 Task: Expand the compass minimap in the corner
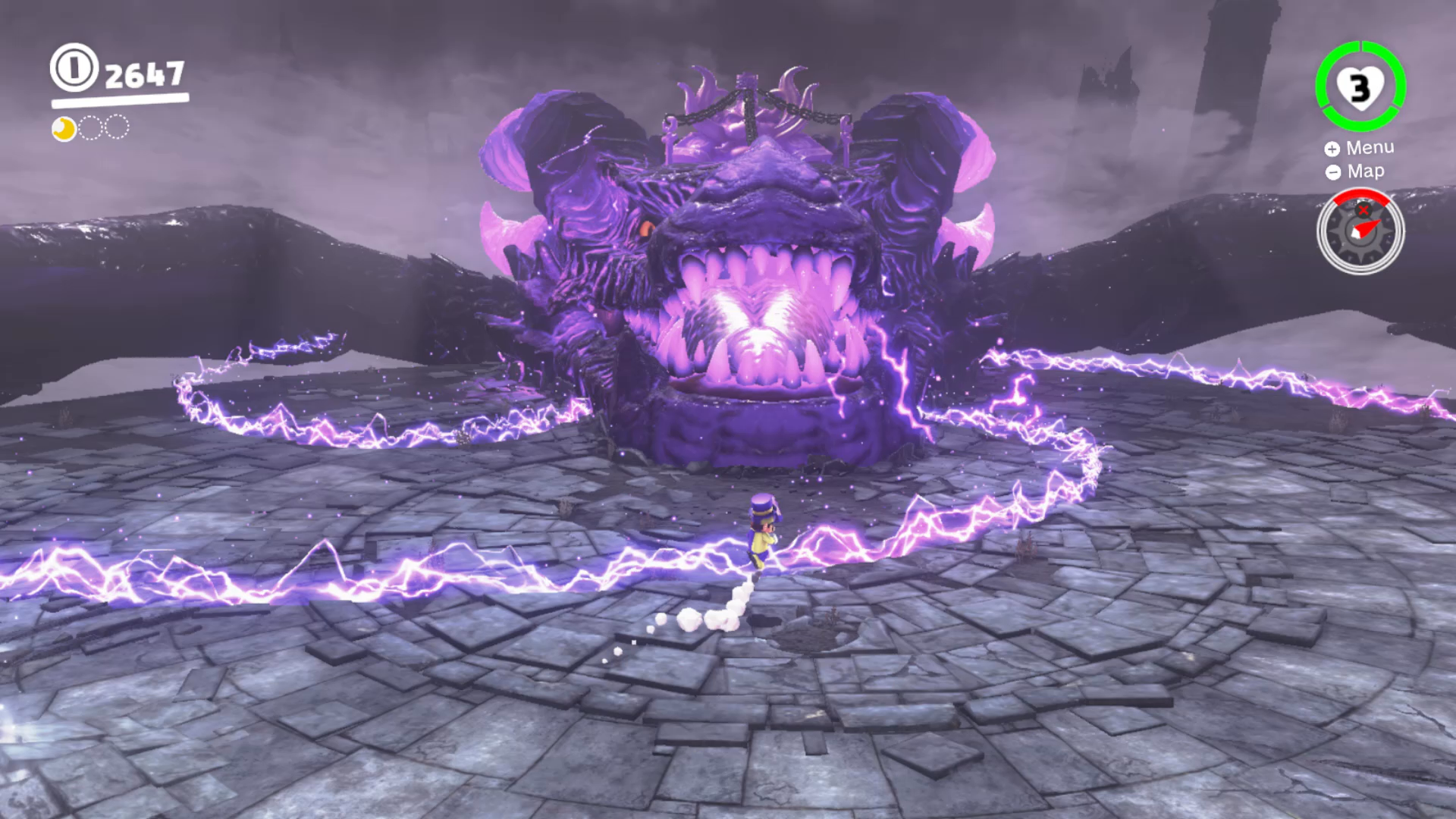[x=1361, y=231]
